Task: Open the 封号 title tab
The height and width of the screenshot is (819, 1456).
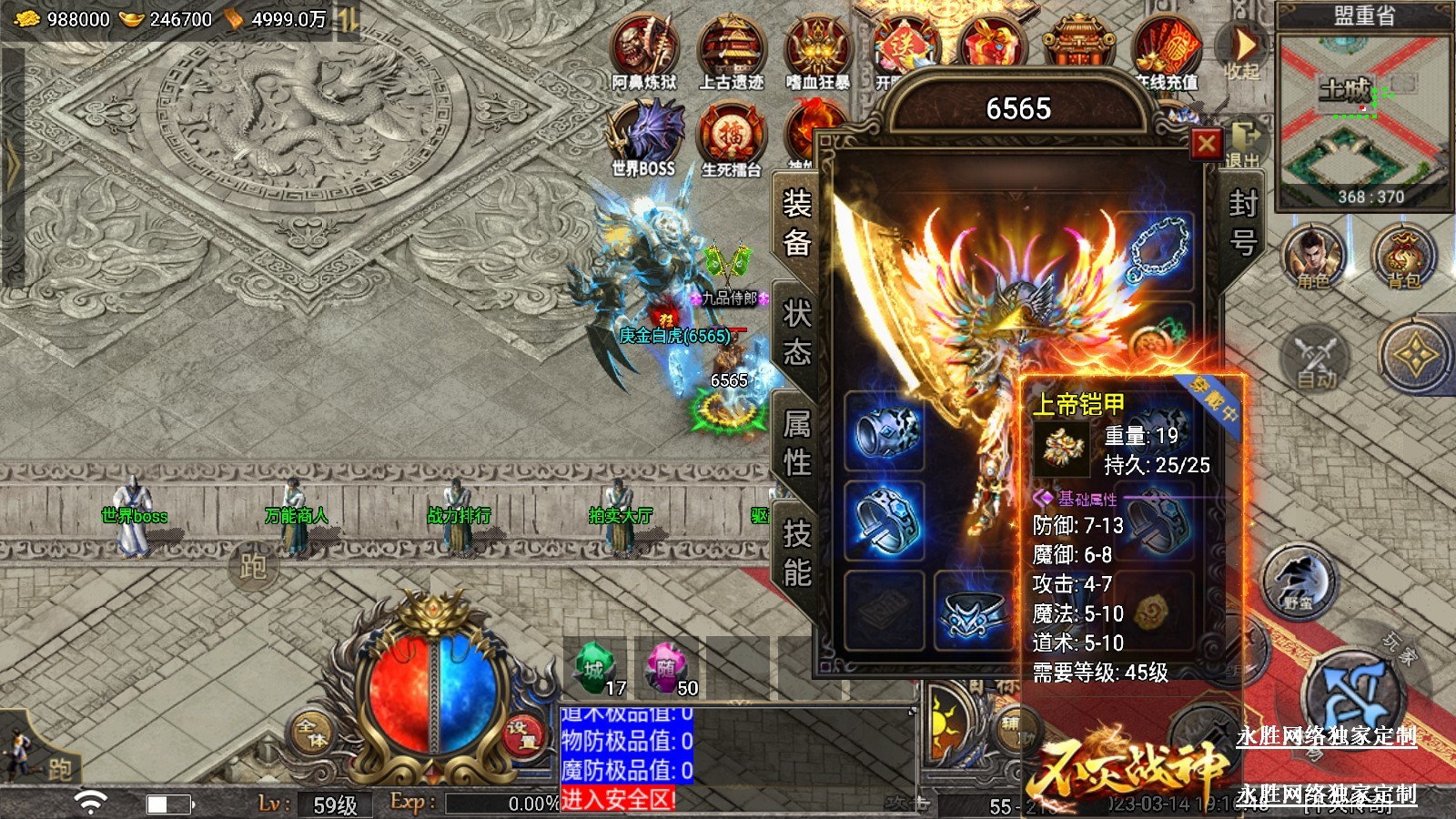Action: point(1242,224)
